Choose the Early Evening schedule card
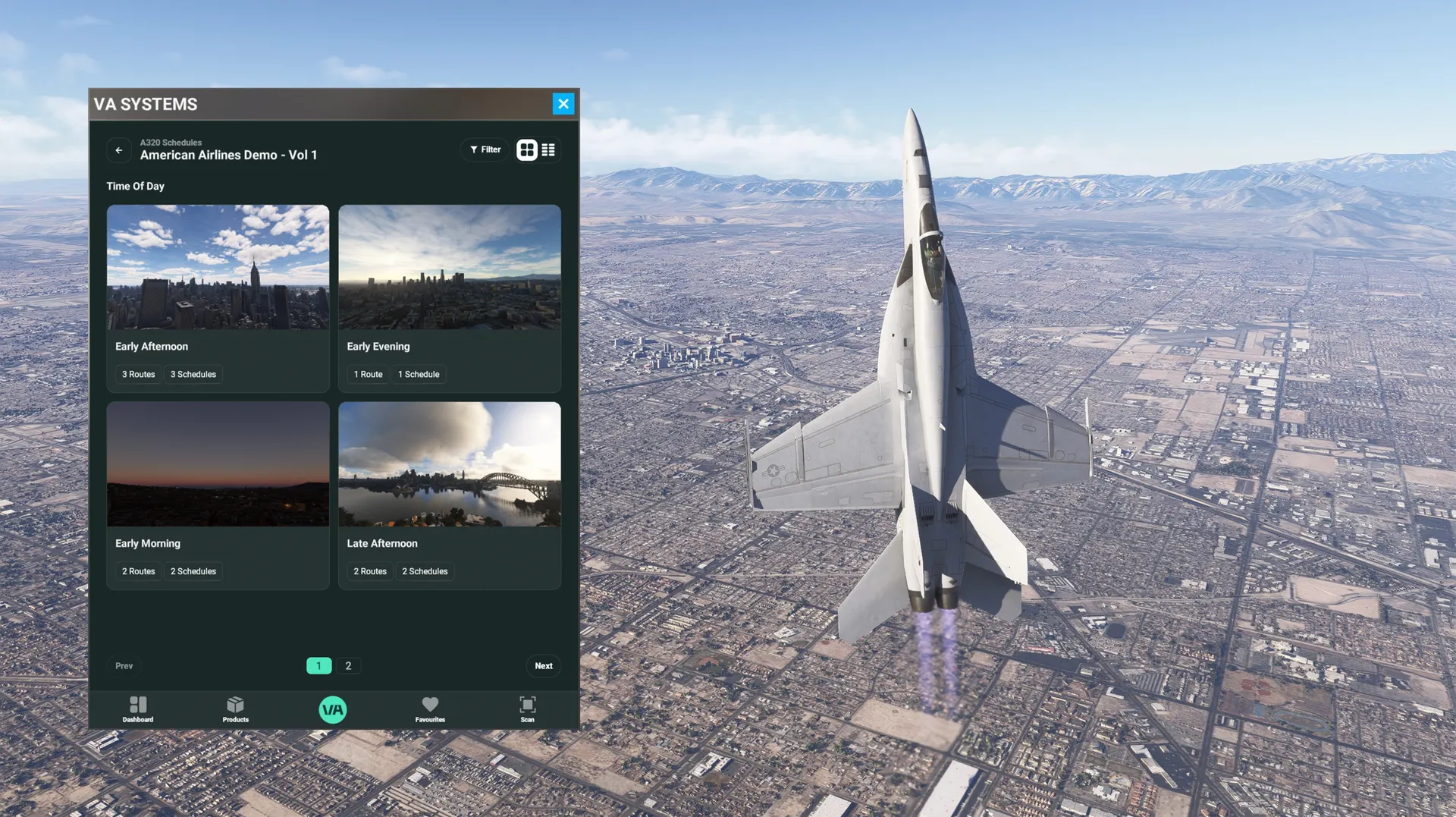 449,297
